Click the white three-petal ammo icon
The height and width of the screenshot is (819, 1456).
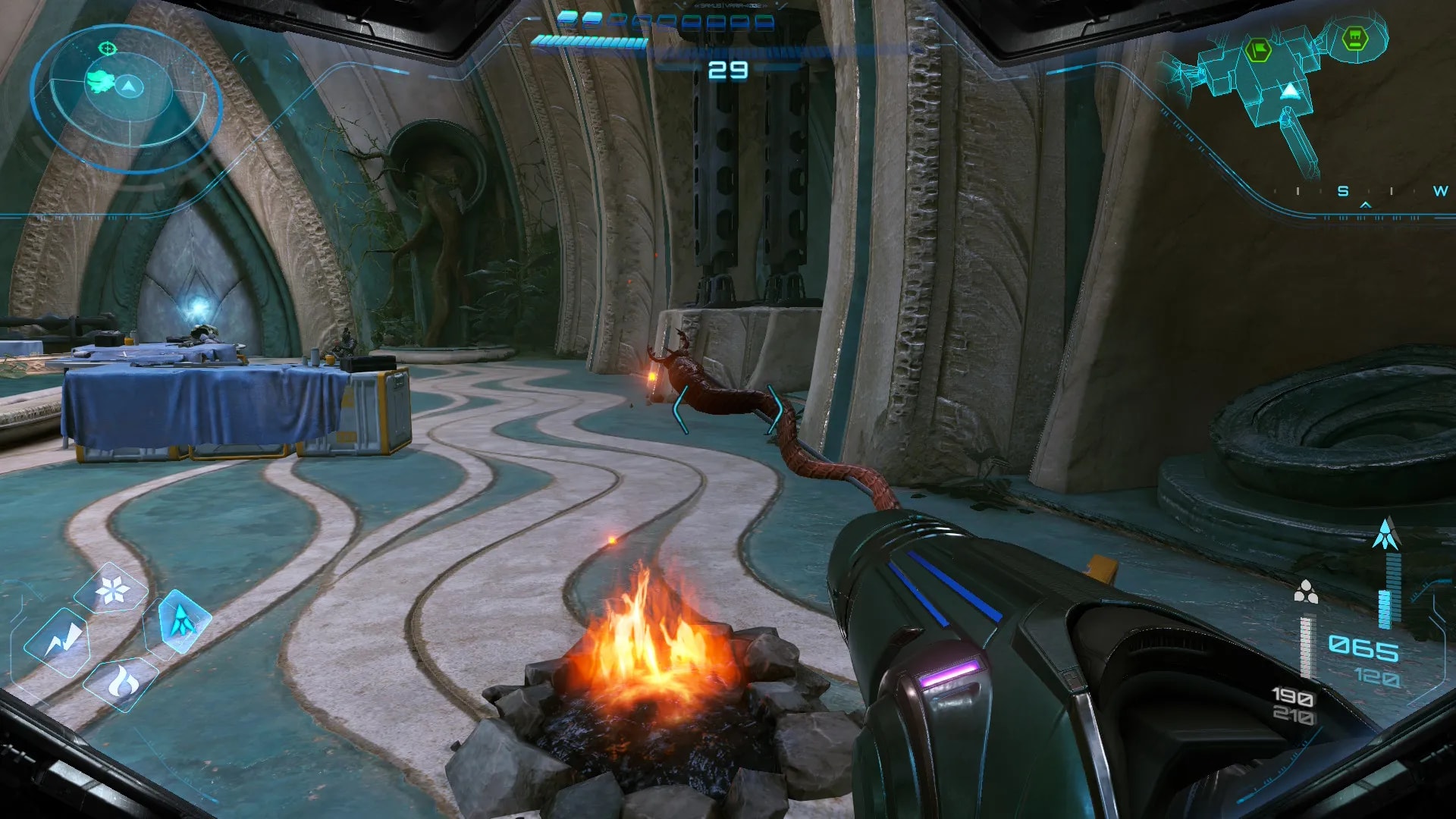point(1305,592)
